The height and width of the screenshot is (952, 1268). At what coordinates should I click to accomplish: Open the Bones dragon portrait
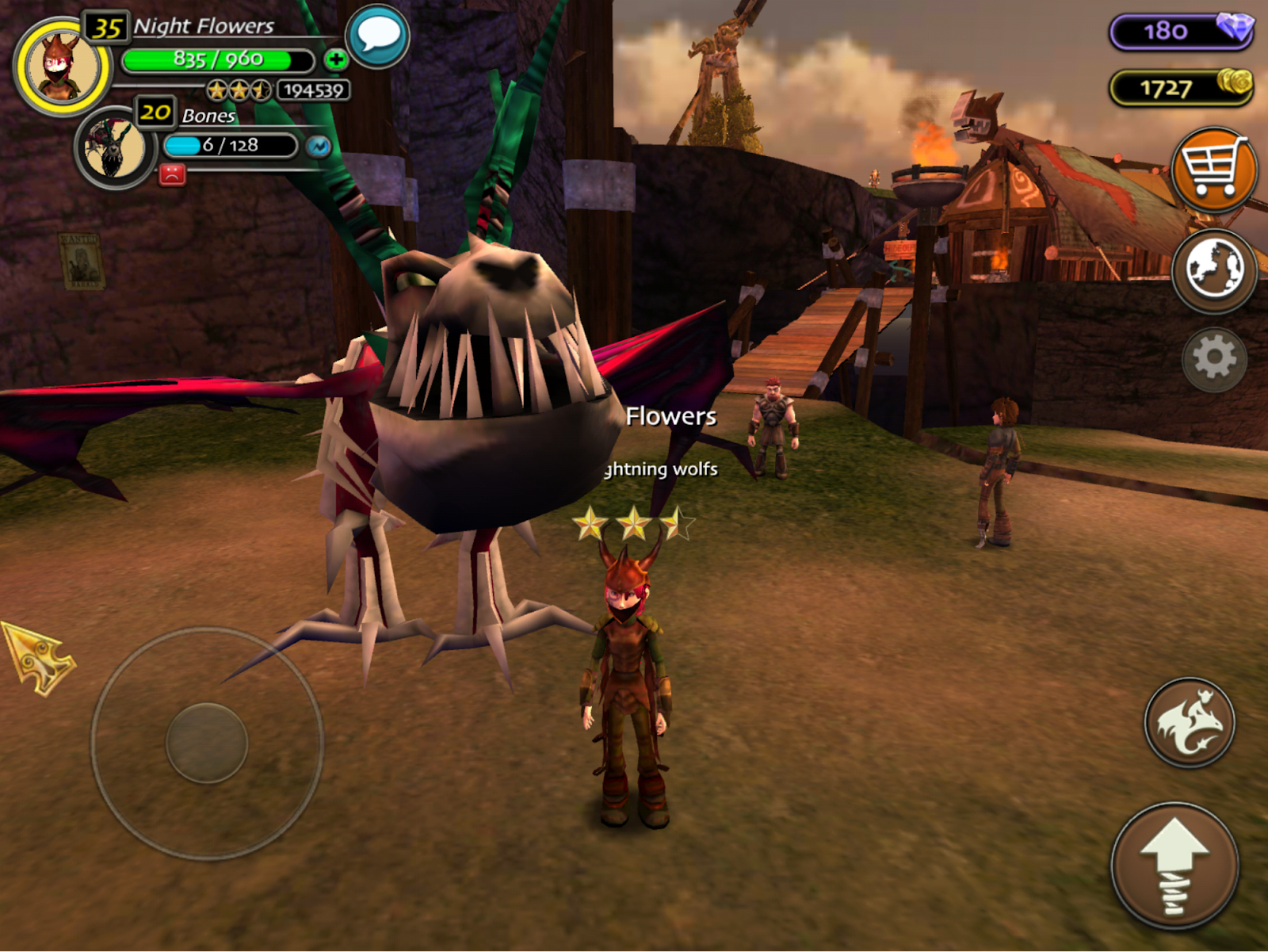pyautogui.click(x=115, y=148)
